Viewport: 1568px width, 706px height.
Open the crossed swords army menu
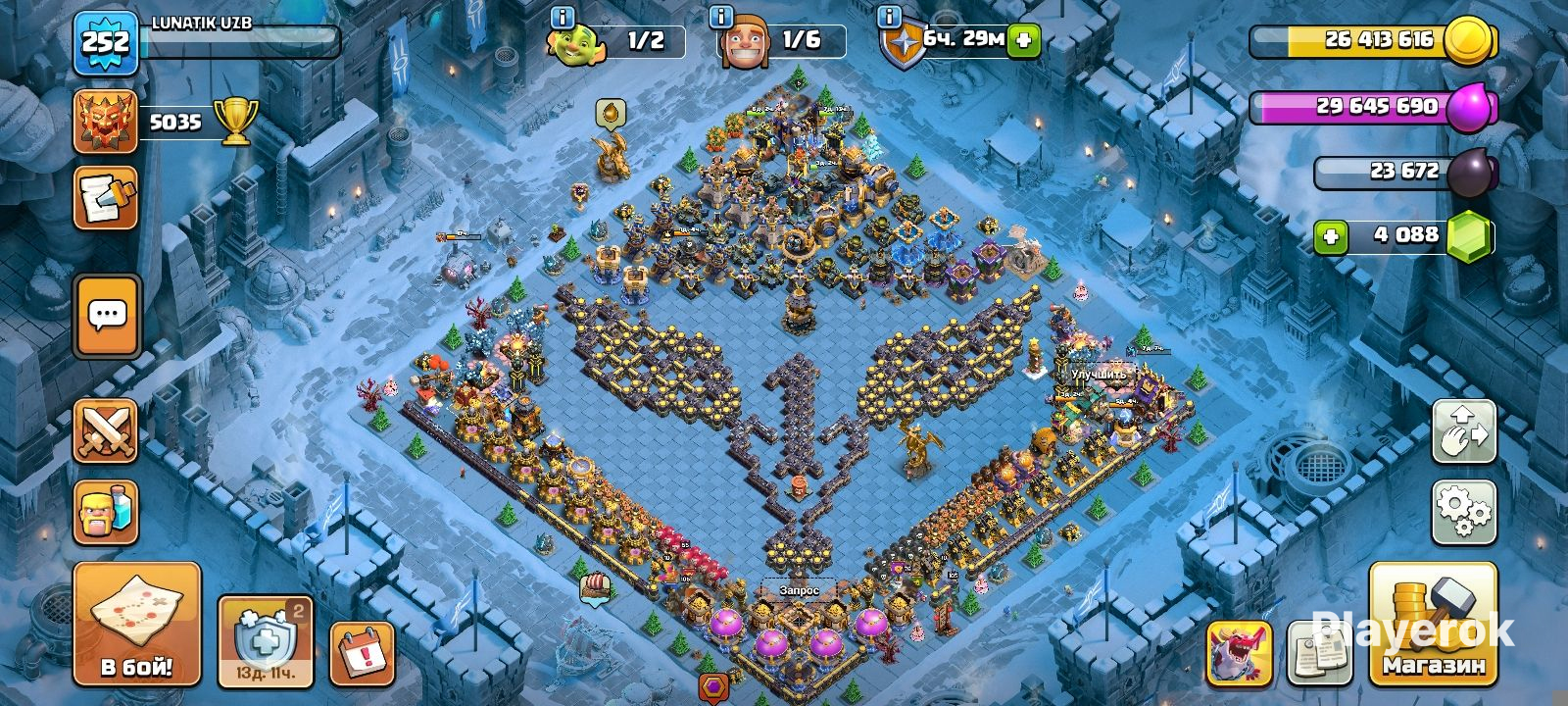tap(106, 431)
